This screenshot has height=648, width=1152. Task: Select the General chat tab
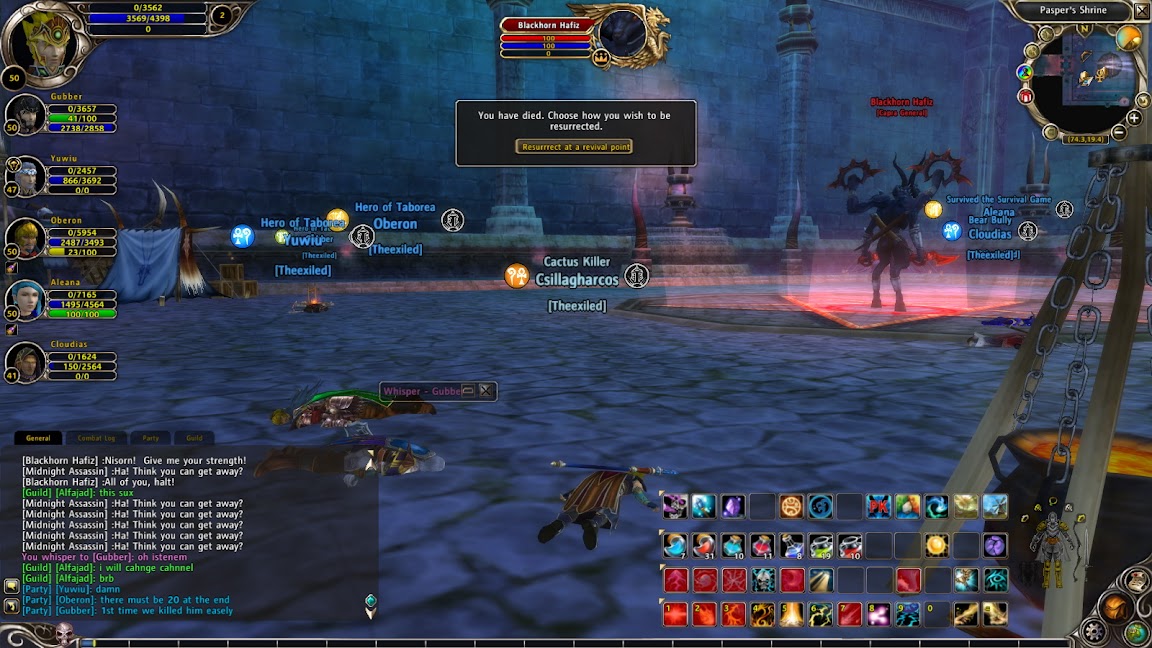coord(38,438)
